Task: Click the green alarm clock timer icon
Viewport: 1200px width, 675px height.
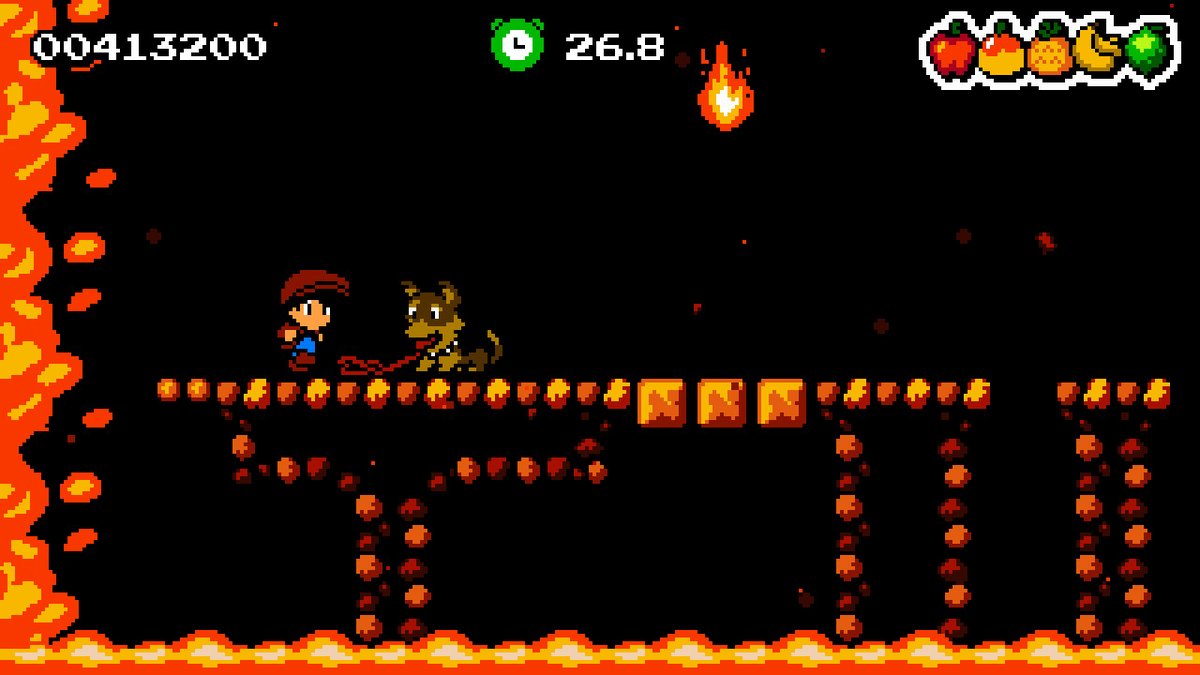Action: (517, 45)
